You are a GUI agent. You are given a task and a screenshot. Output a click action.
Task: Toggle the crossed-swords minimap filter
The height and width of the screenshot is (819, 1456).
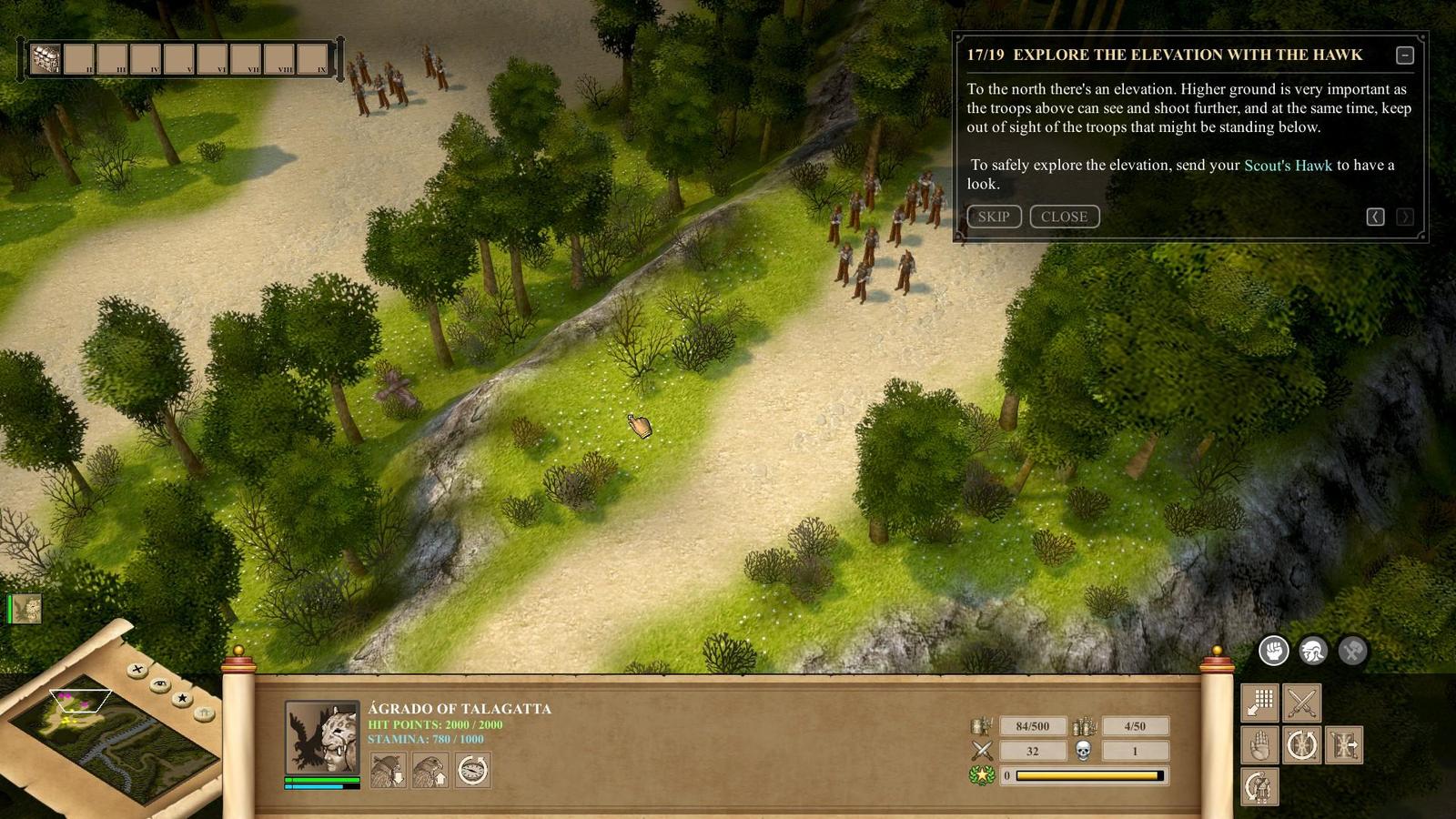click(x=137, y=670)
